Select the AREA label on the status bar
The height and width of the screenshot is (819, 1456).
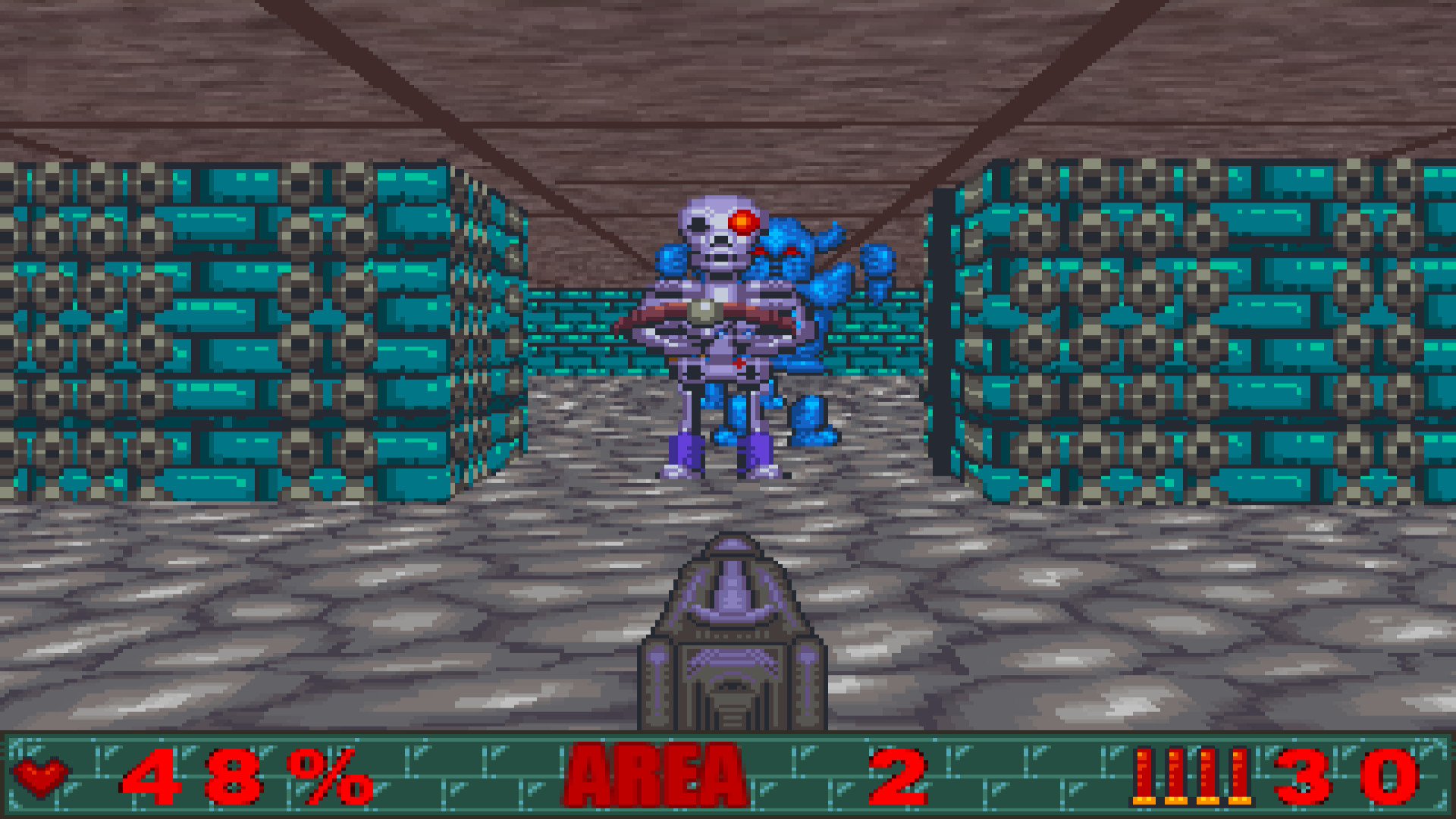point(656,775)
